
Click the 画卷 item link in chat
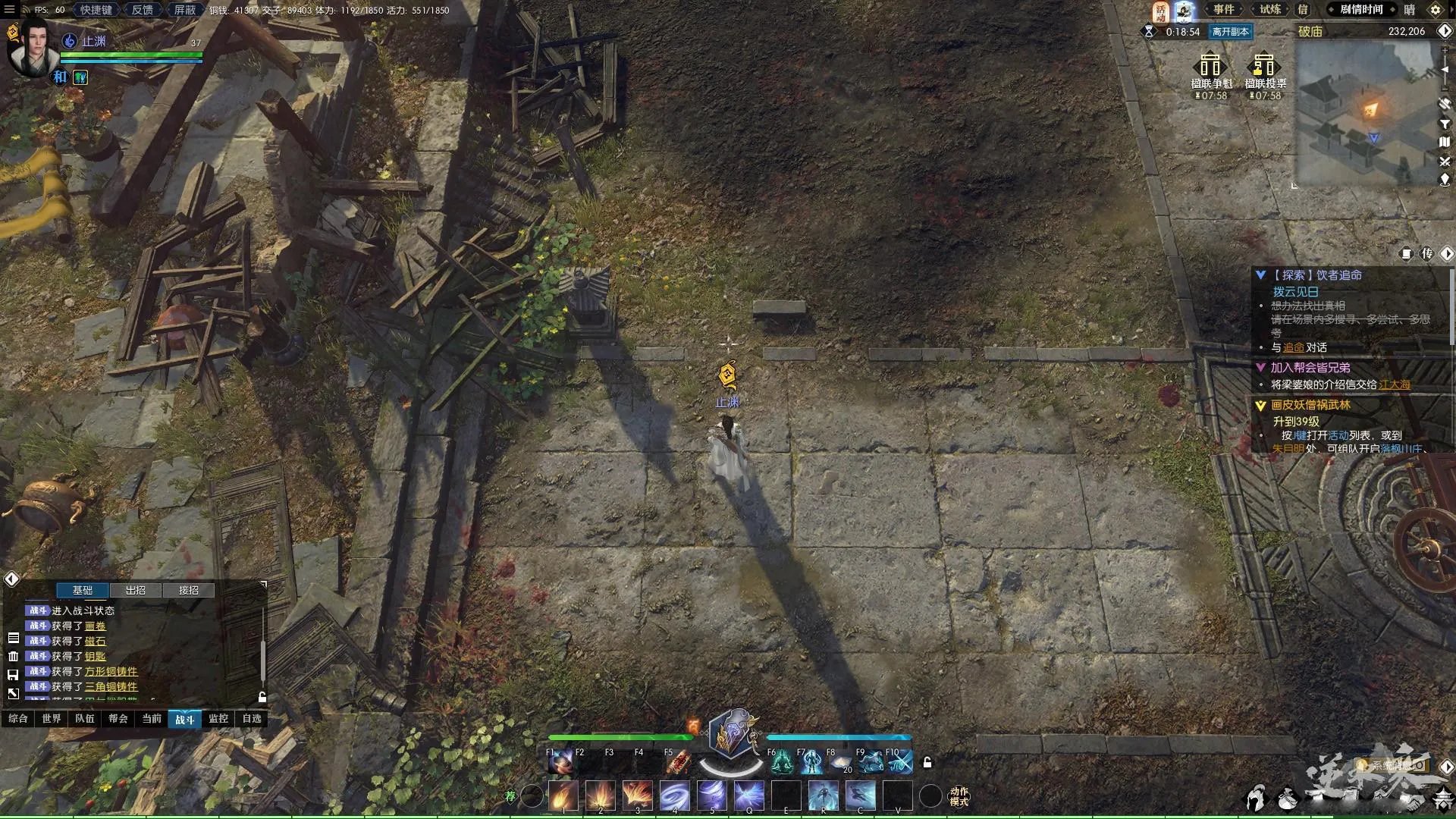point(95,626)
